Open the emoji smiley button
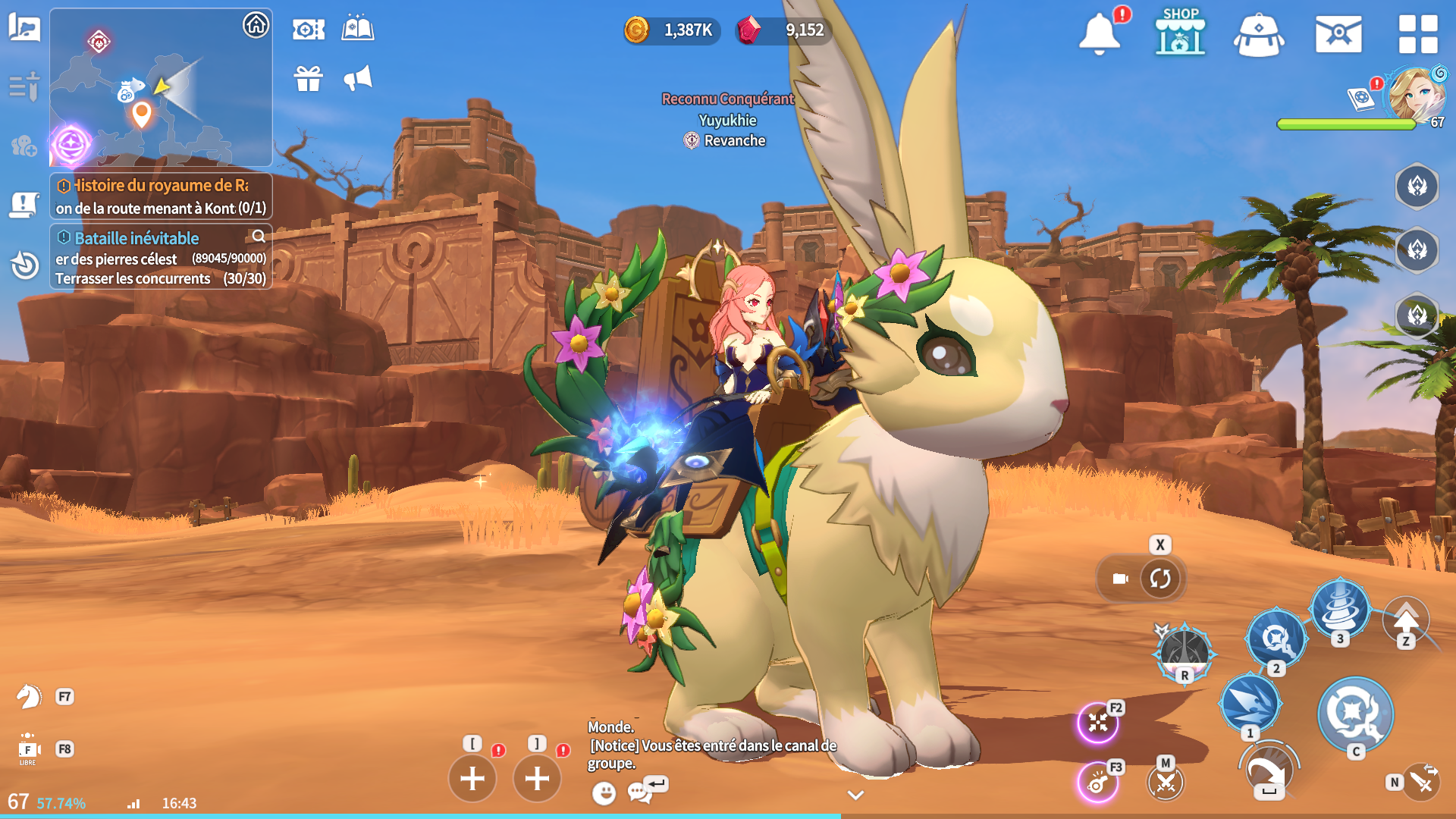Screen dimensions: 1456x819 coord(604,793)
